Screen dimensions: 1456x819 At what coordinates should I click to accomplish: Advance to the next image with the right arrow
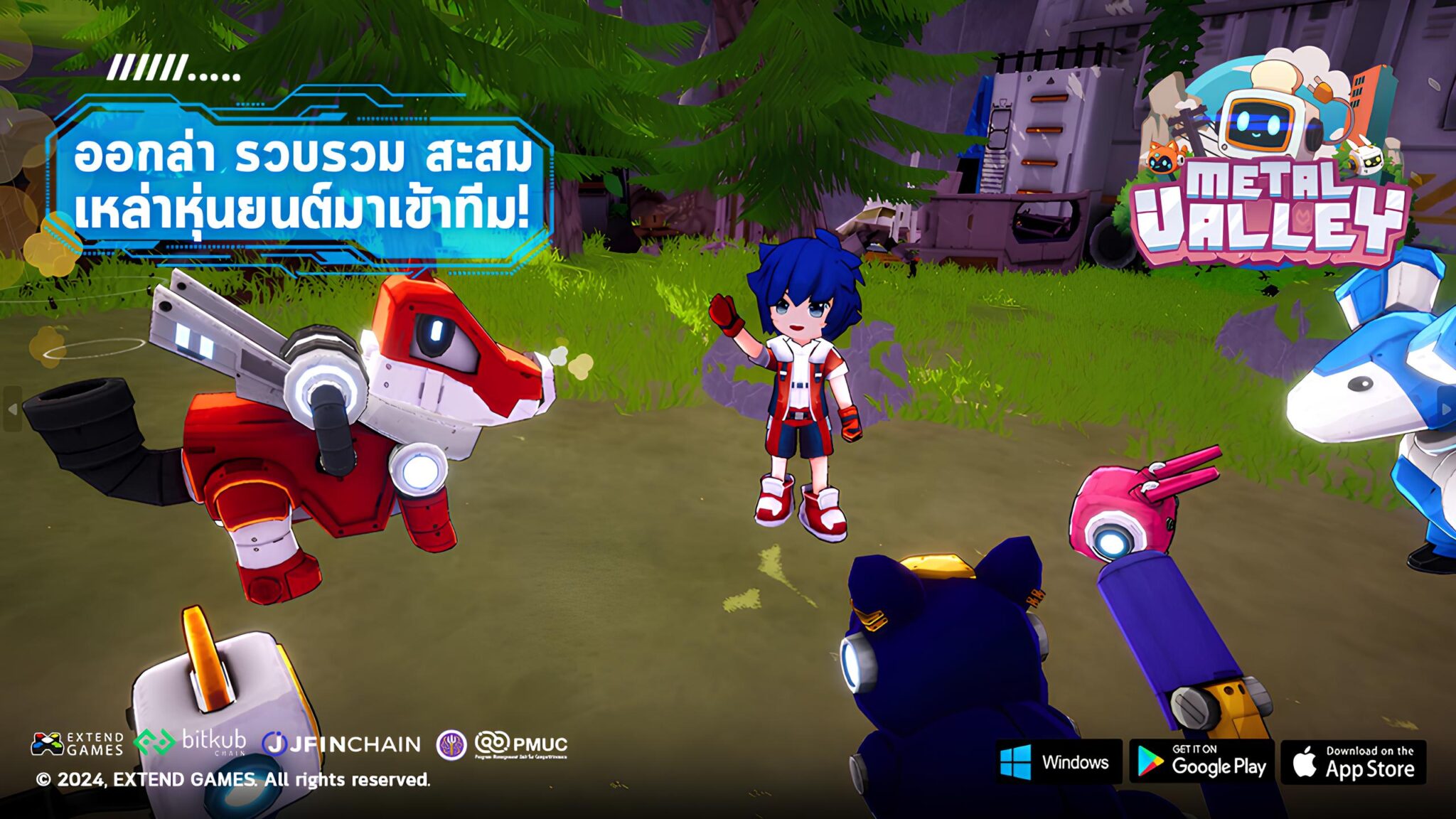pos(1446,409)
